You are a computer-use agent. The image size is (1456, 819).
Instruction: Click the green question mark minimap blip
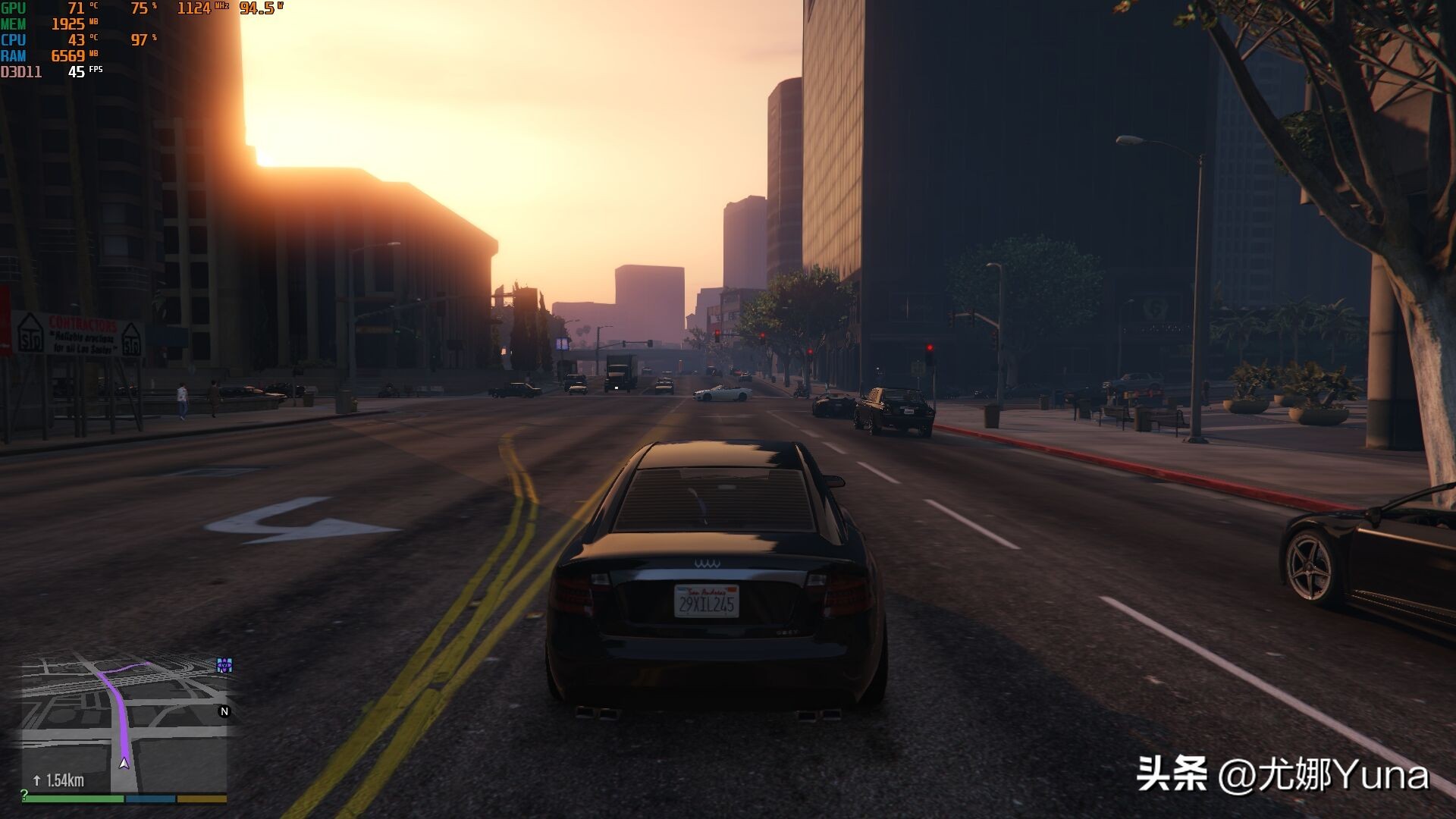[24, 794]
